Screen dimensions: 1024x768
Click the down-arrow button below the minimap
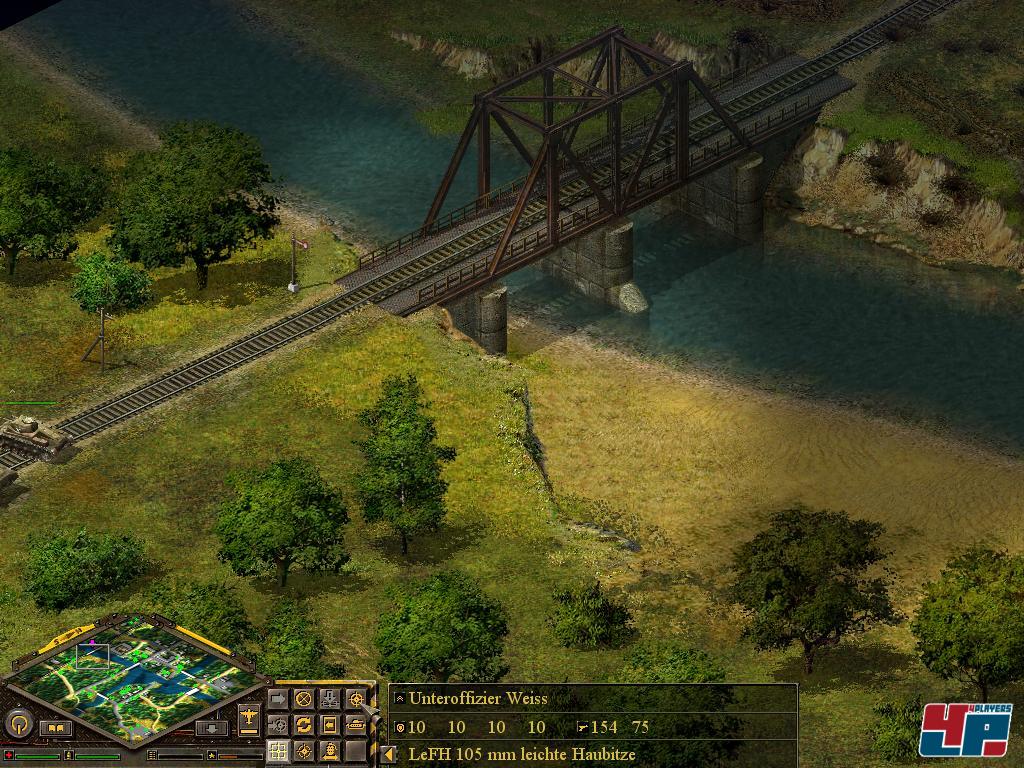210,728
